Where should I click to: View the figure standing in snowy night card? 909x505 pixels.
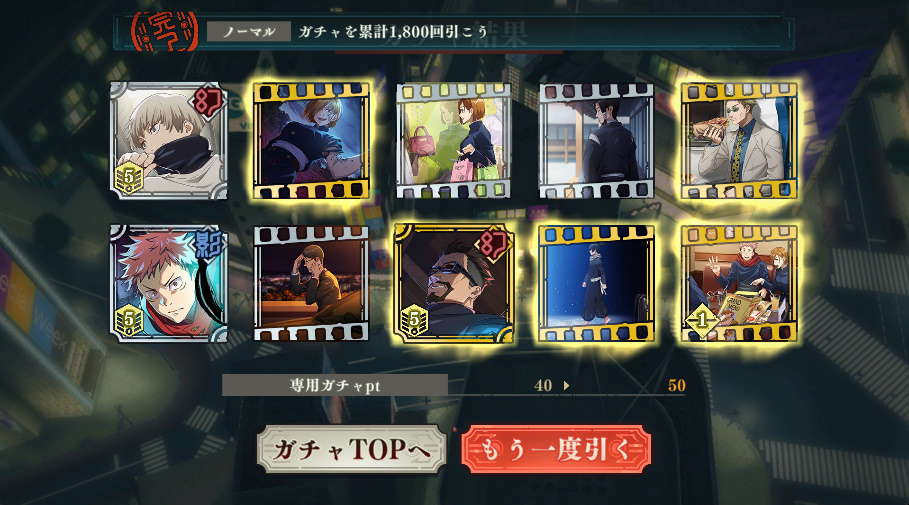596,284
